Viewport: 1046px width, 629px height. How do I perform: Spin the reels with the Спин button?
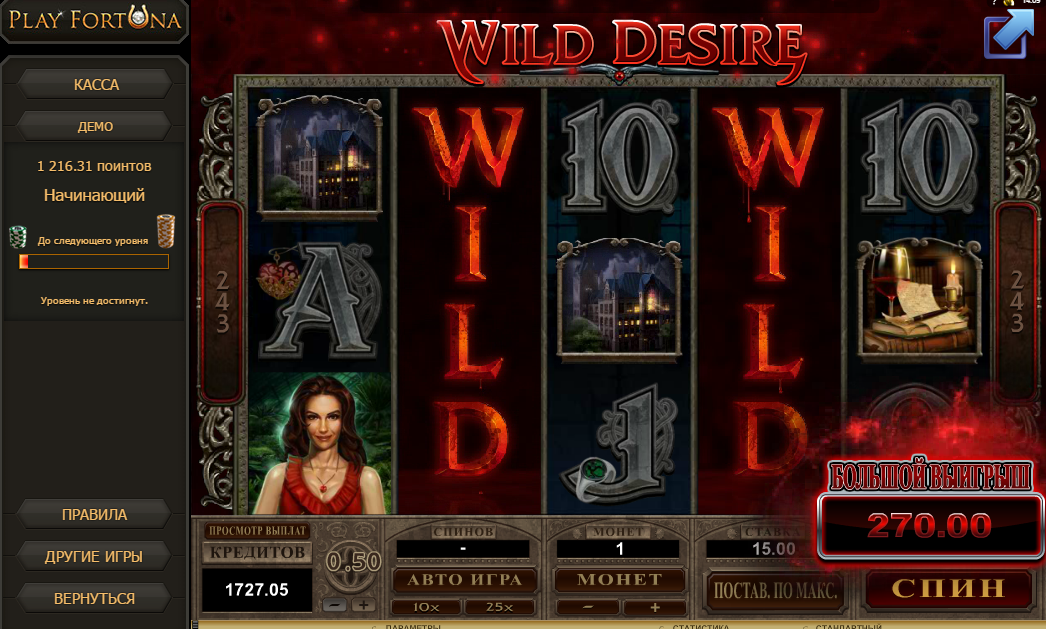(x=947, y=588)
